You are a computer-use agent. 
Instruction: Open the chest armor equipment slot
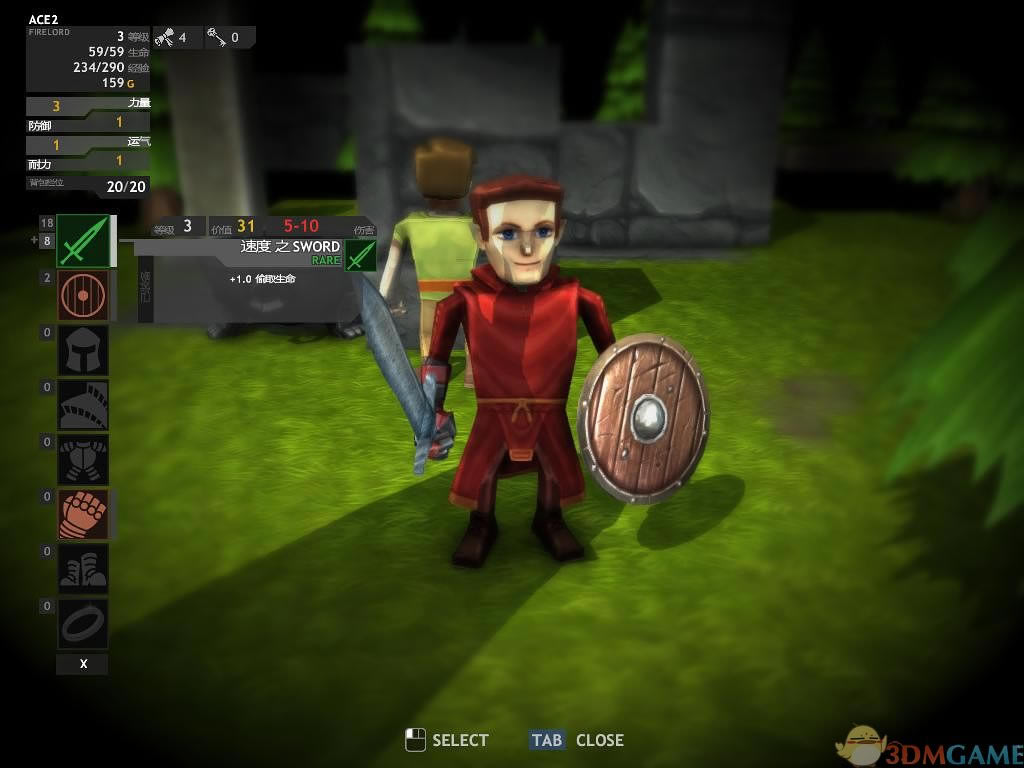[83, 460]
